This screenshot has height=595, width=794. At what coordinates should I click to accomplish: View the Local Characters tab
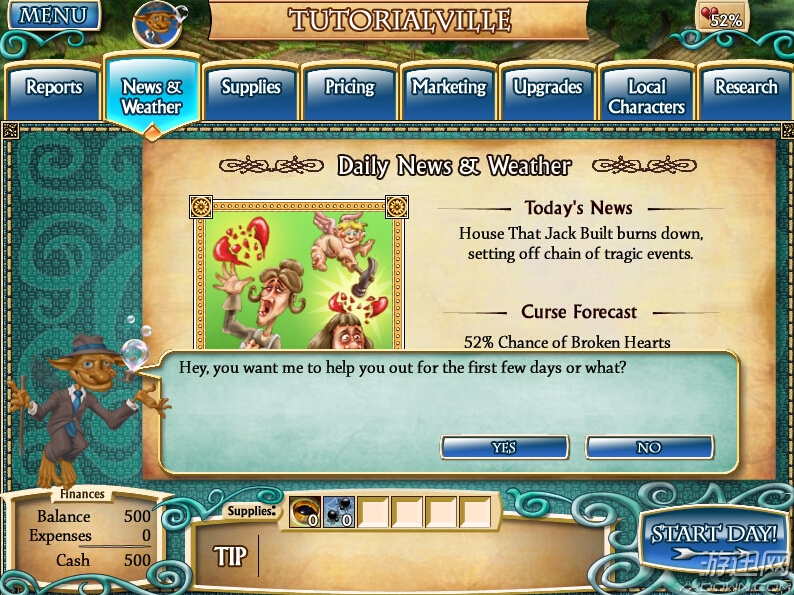(646, 96)
